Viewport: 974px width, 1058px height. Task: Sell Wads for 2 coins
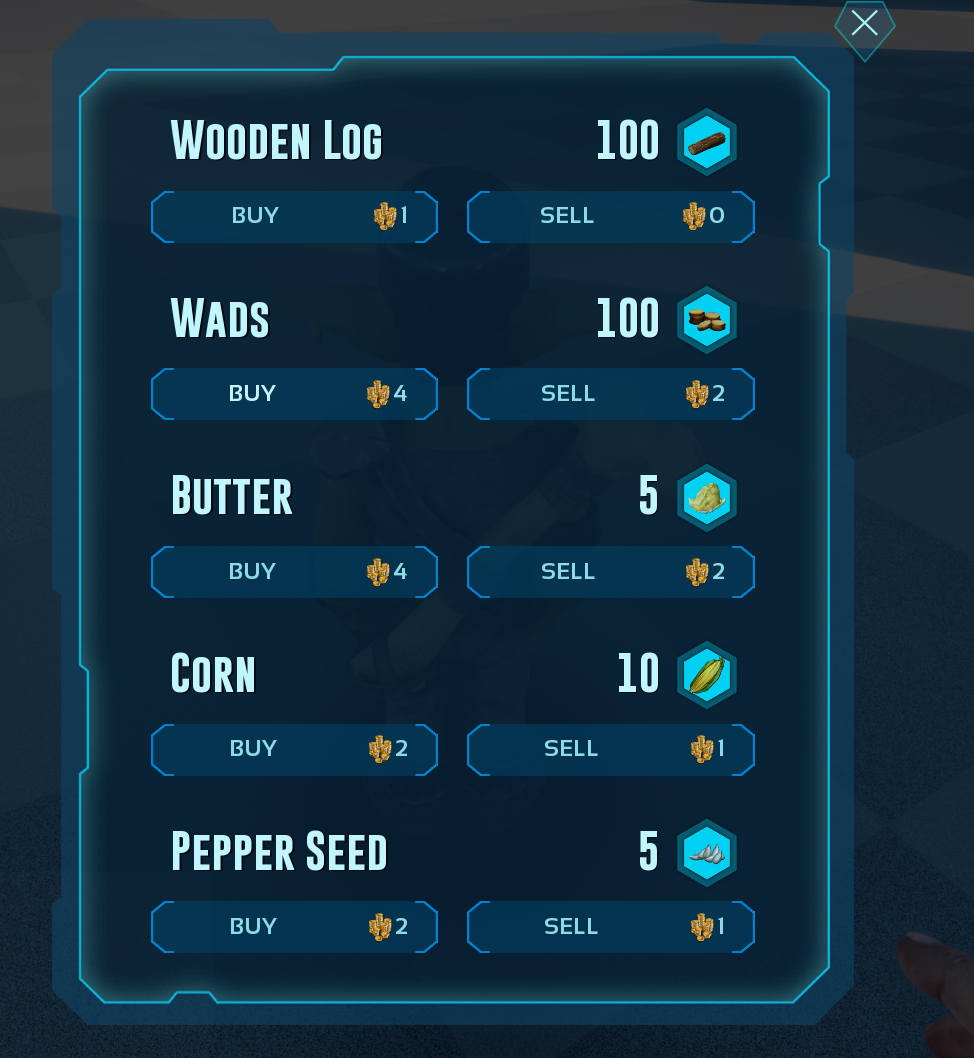tap(610, 394)
